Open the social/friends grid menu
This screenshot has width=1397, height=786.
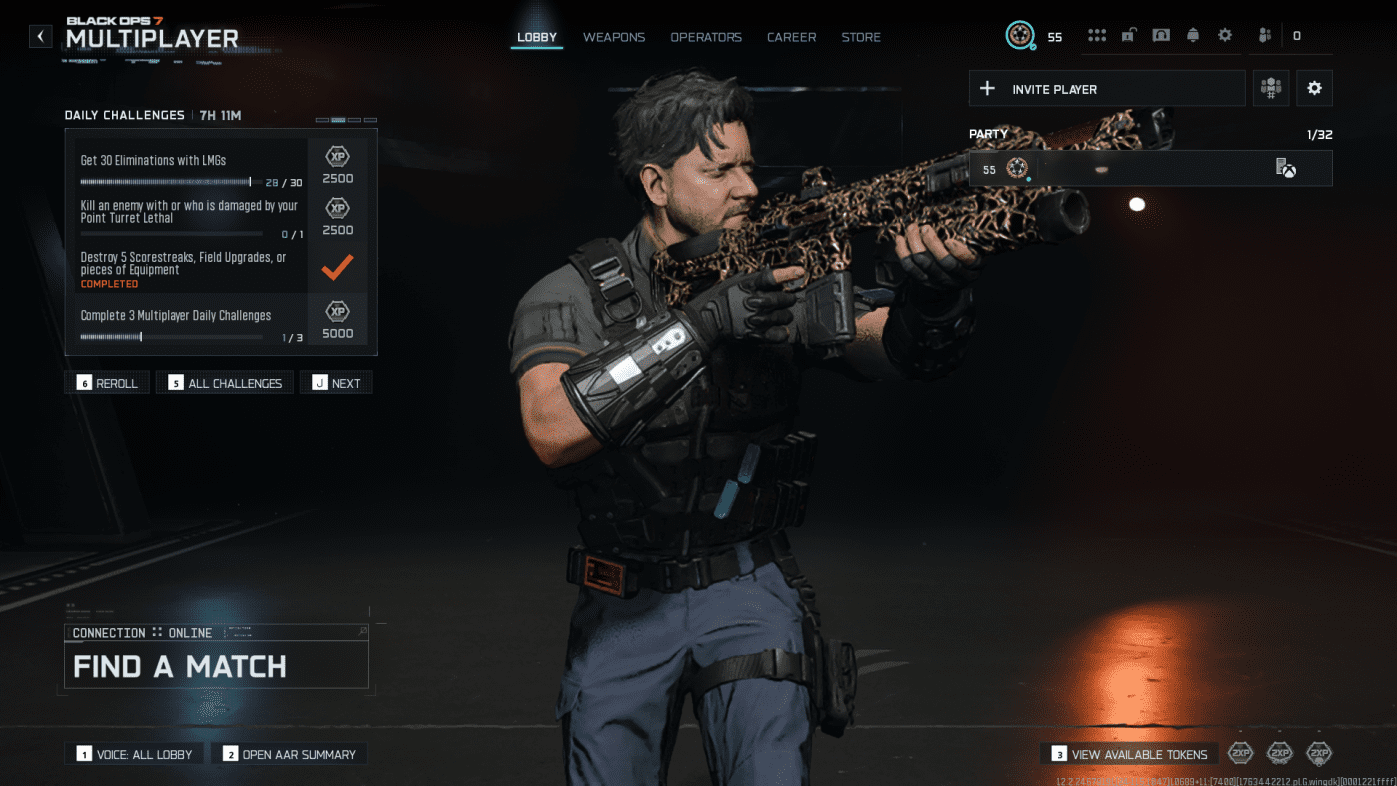tap(1097, 34)
